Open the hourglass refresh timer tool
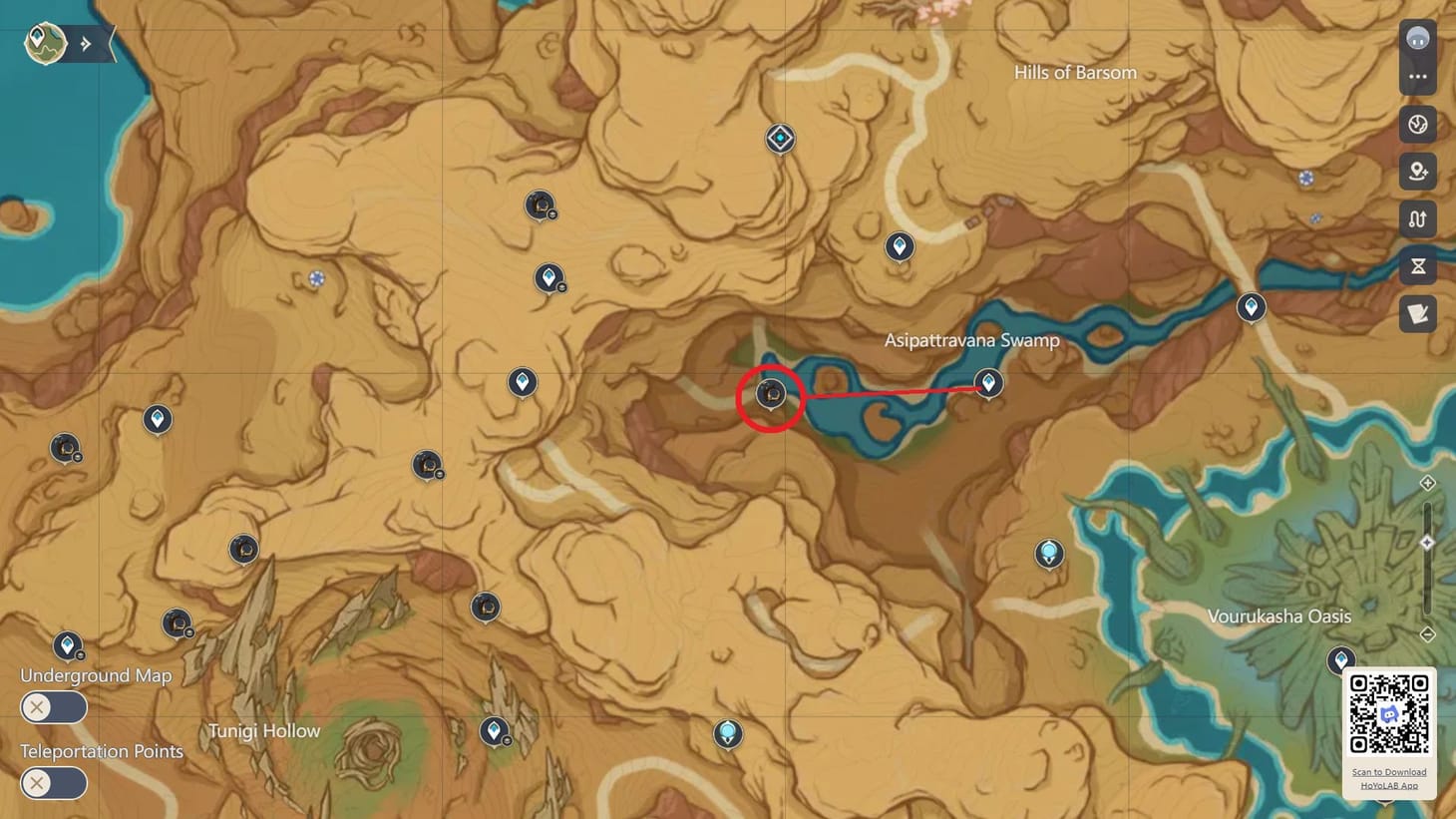The image size is (1456, 819). (x=1417, y=265)
